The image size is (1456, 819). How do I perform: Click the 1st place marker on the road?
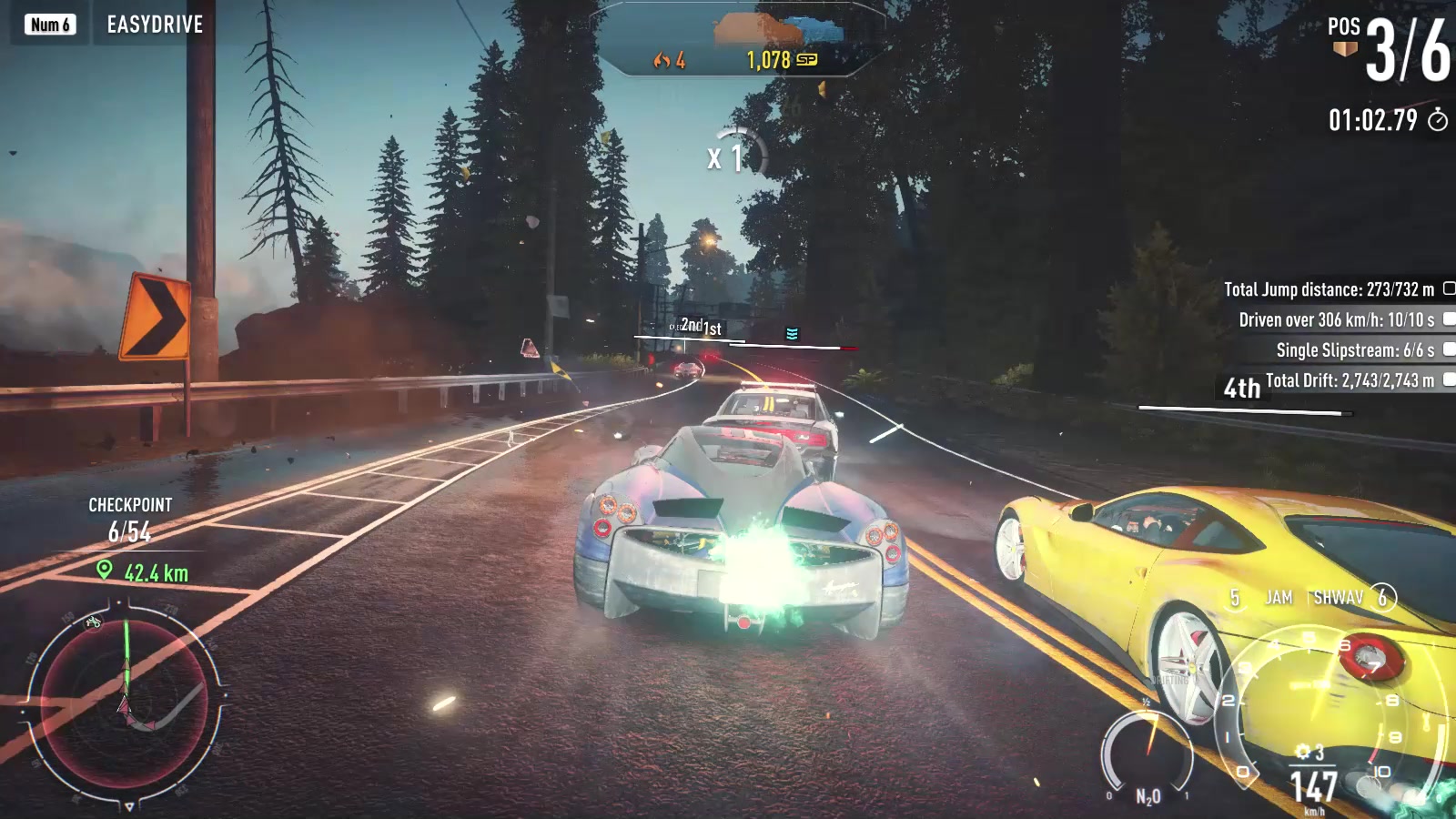coord(711,327)
